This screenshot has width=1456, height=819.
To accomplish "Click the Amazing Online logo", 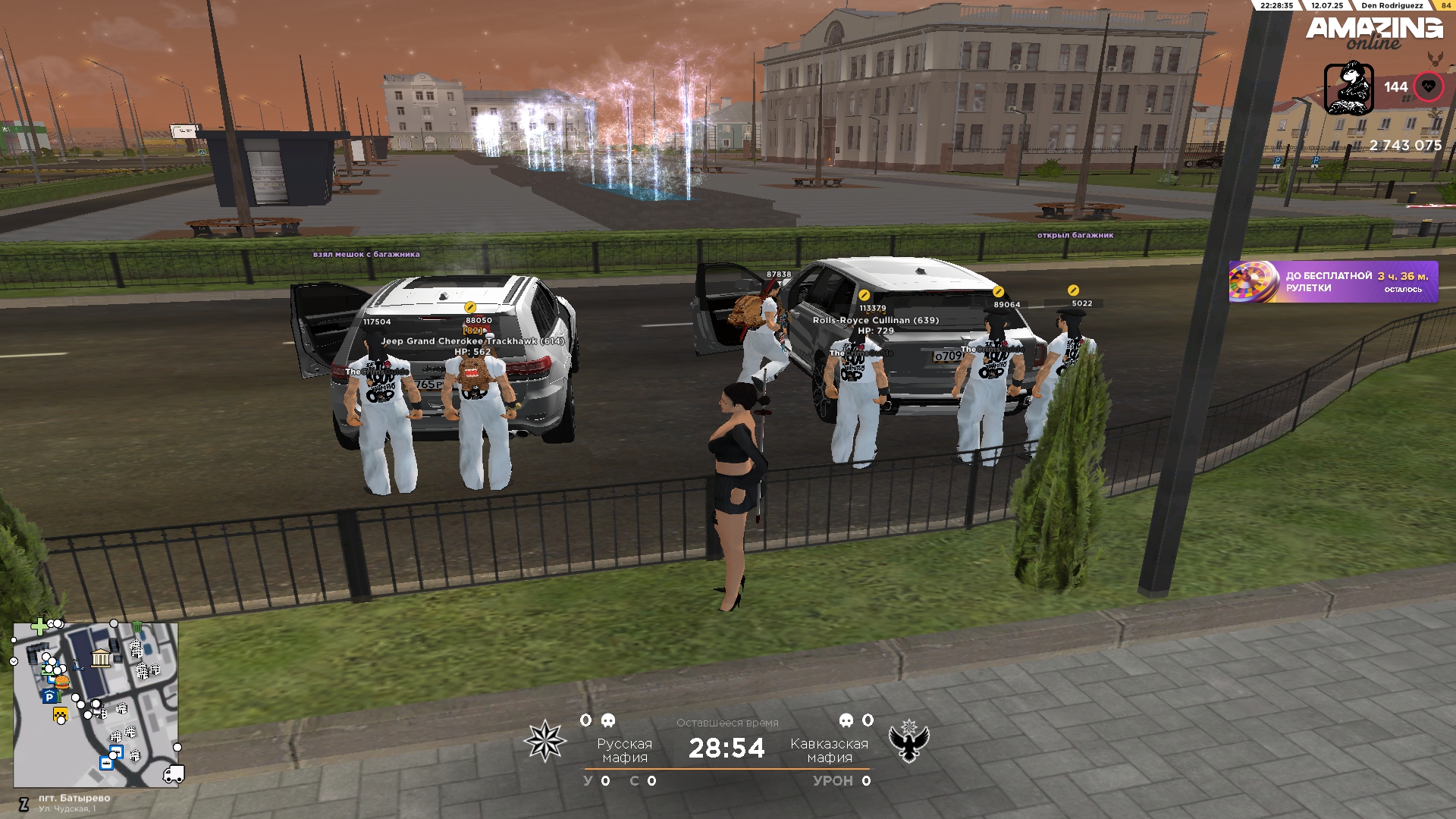I will (x=1373, y=32).
